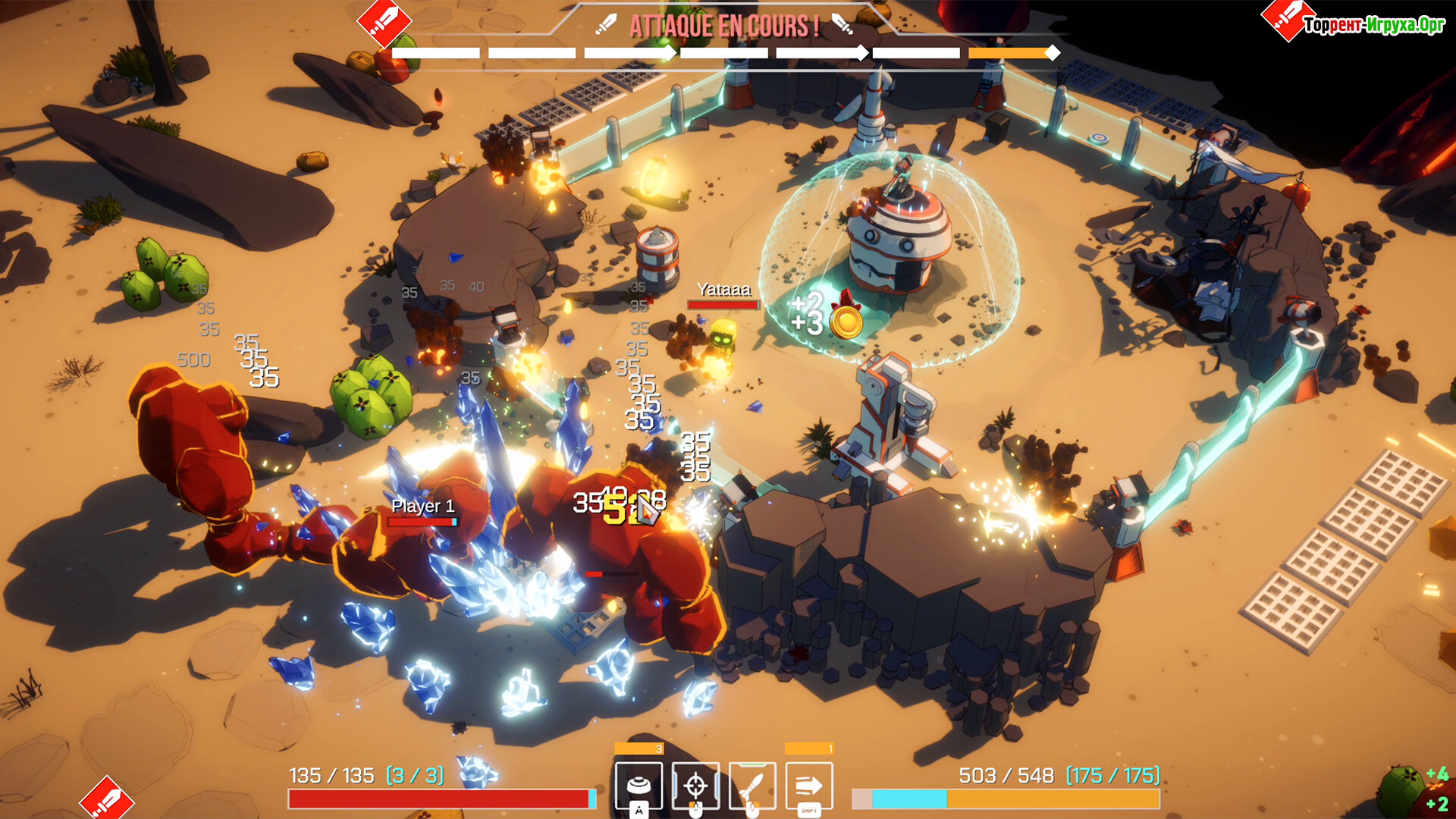Fire the rocket ability slot
Screen dimensions: 1456x819
point(752,786)
